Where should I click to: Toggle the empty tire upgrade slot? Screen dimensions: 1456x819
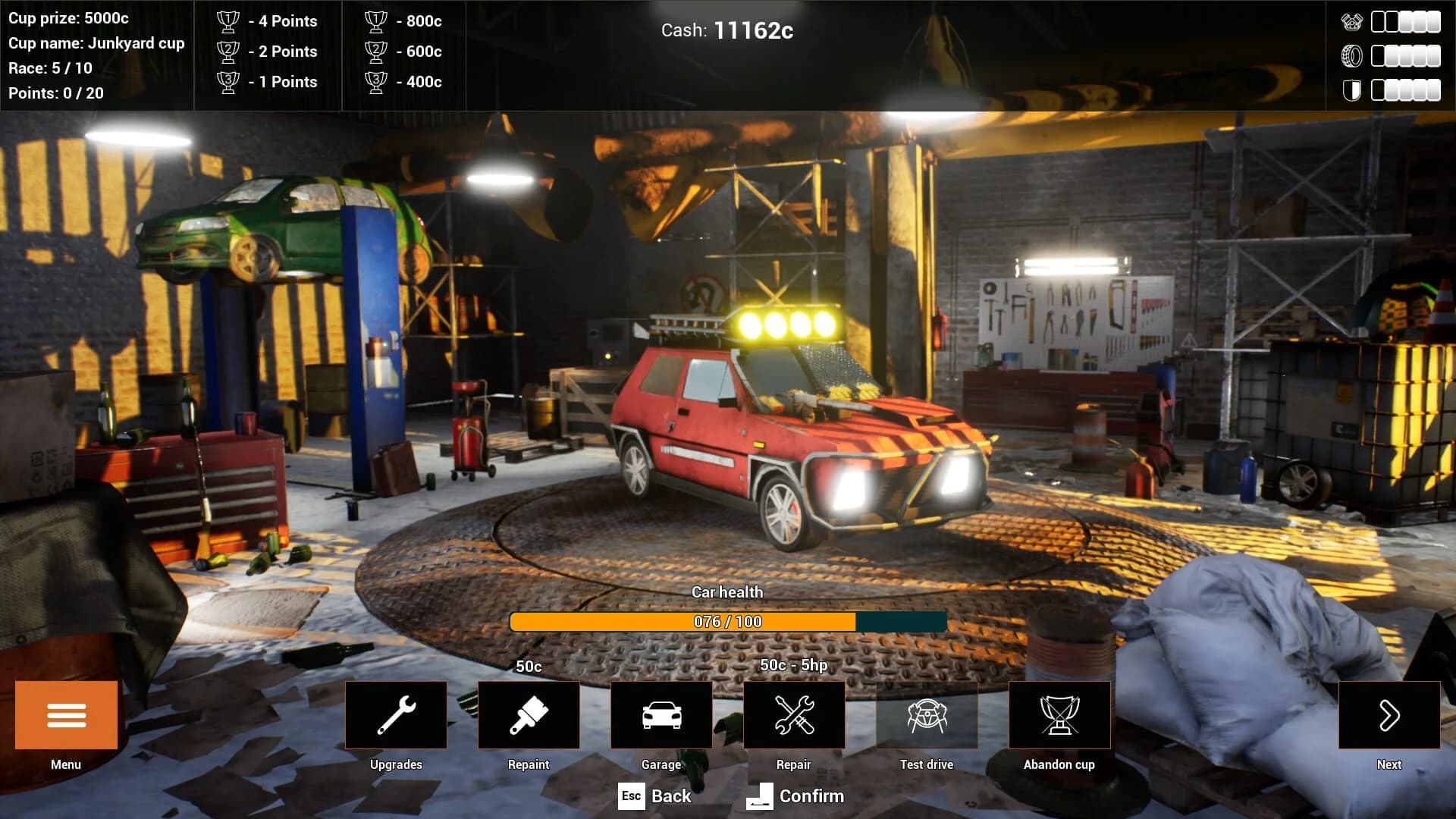1377,55
